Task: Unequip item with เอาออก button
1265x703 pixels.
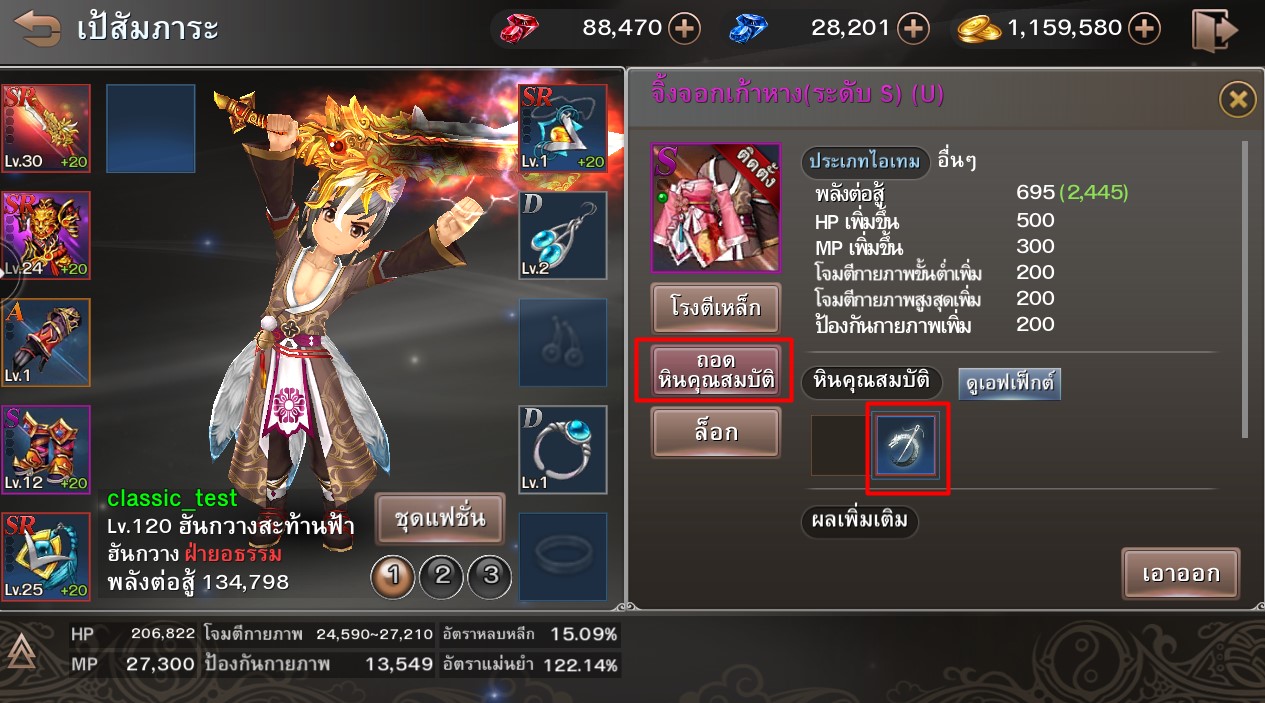Action: 1180,574
